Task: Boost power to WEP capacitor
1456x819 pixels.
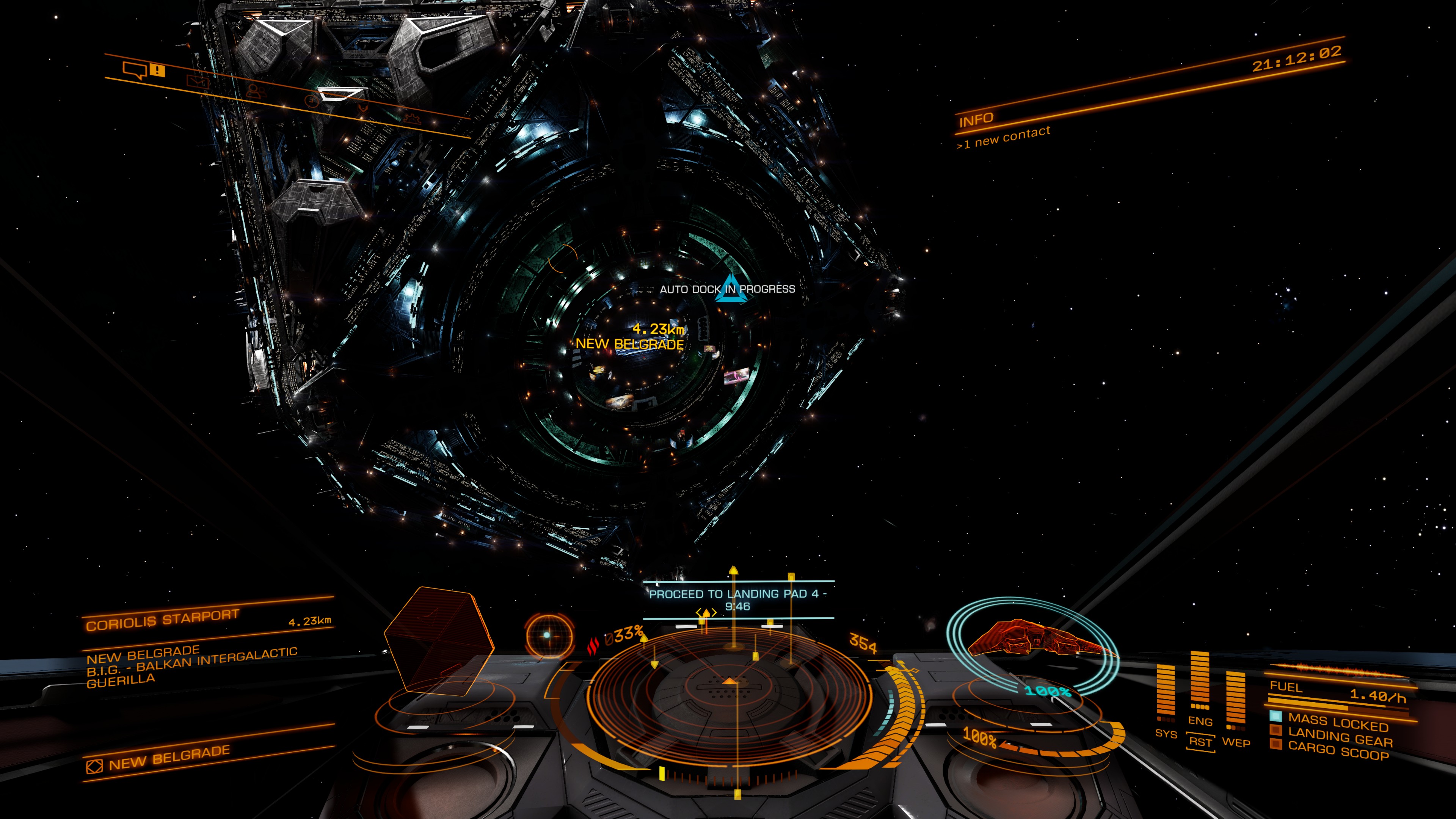Action: pyautogui.click(x=1236, y=742)
